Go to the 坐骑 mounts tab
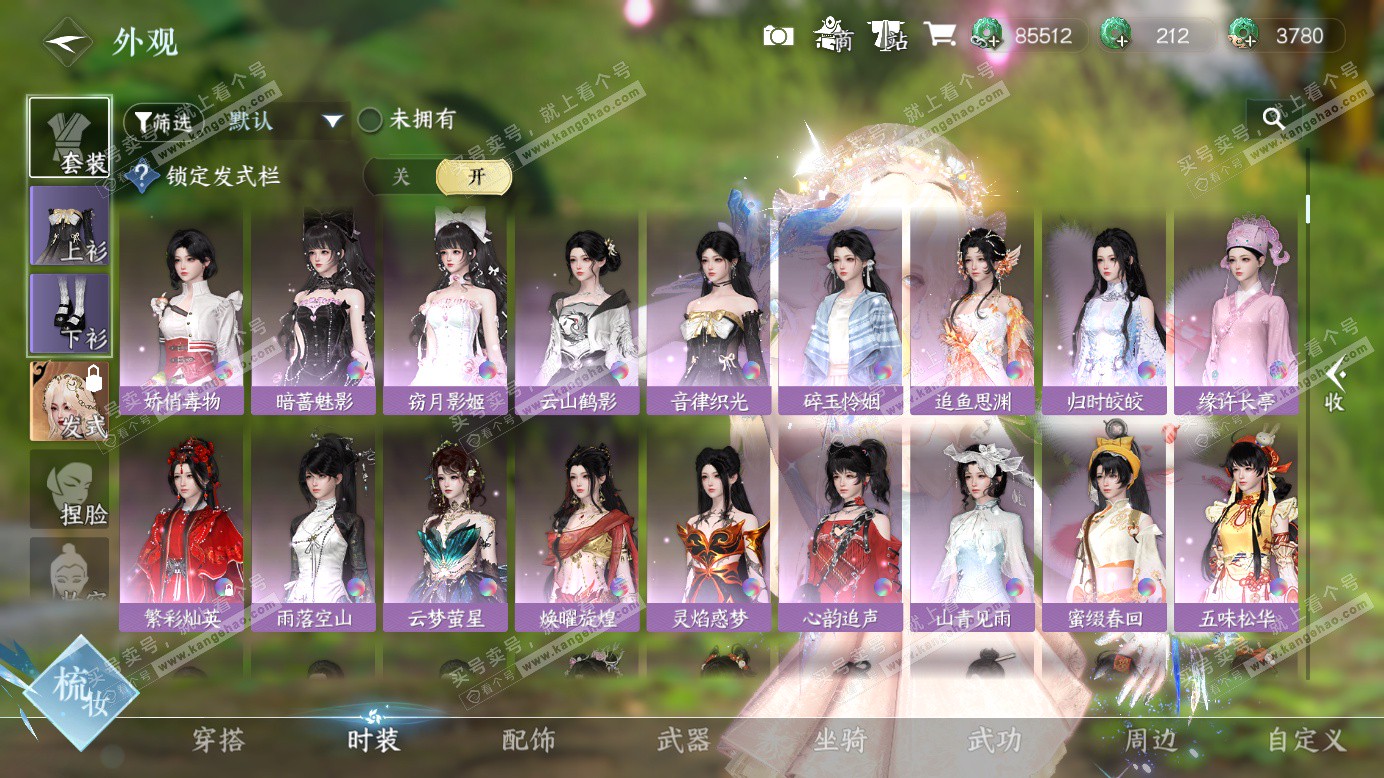1384x778 pixels. 840,741
